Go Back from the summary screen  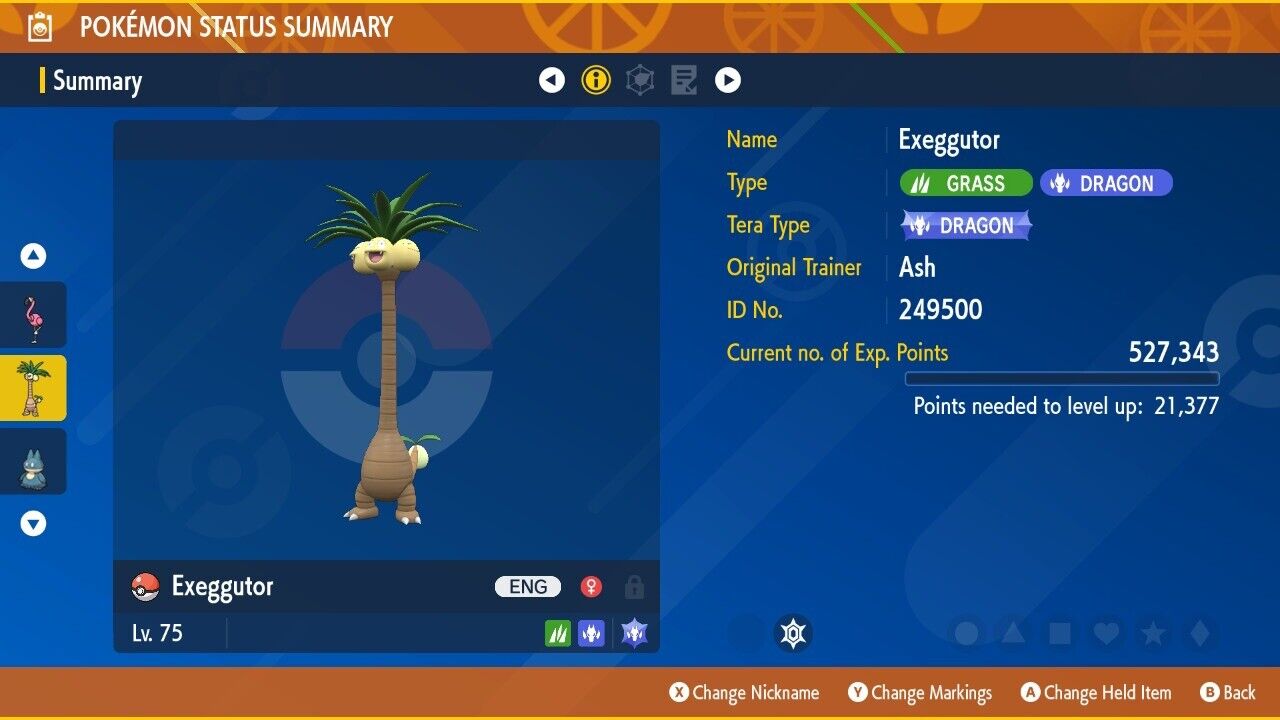click(1227, 693)
